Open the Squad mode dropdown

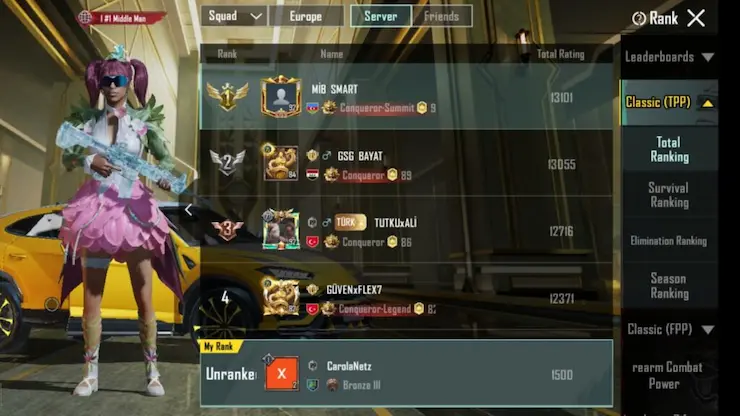pos(233,16)
